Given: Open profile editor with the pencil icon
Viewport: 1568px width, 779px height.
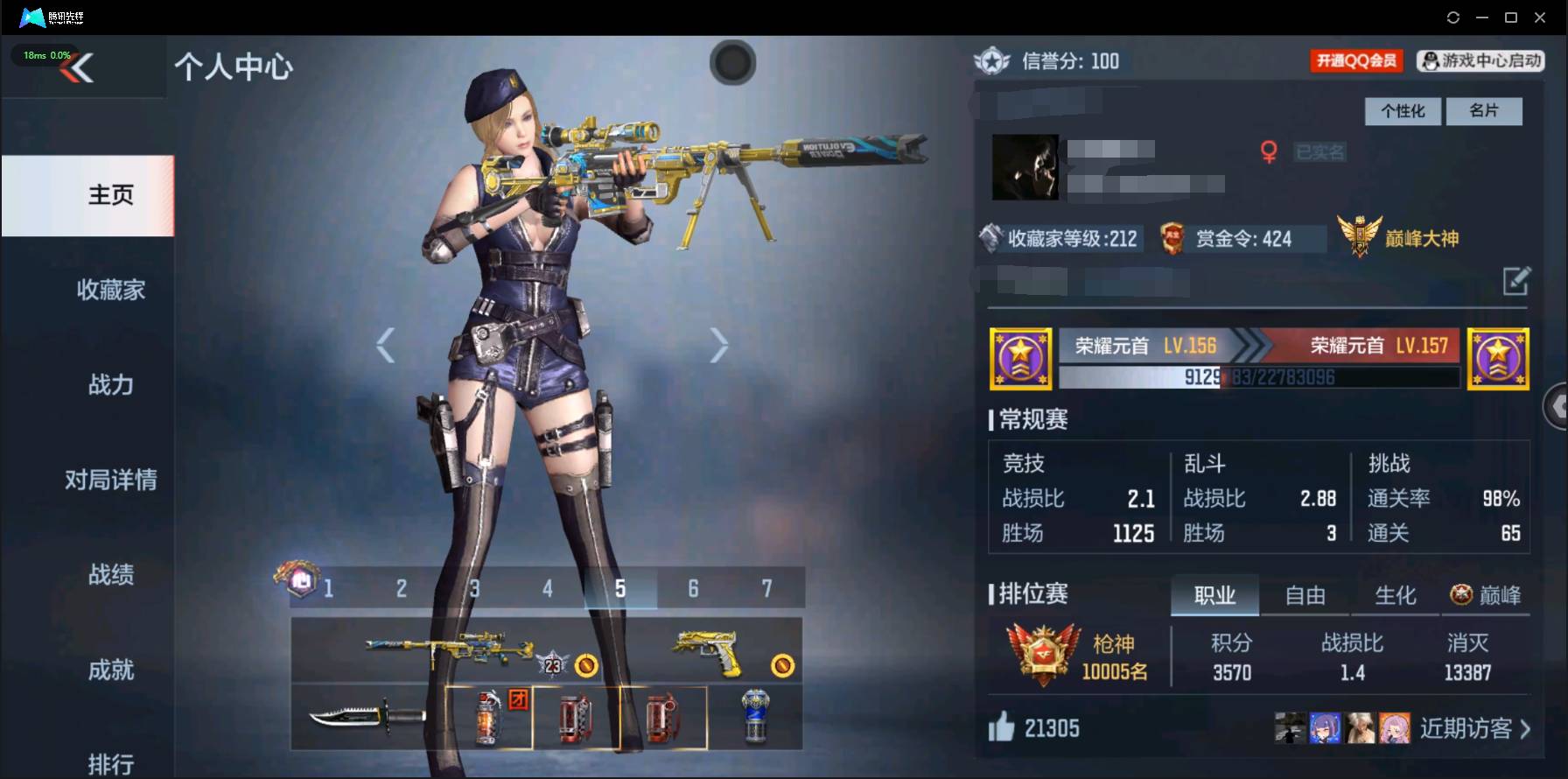Looking at the screenshot, I should point(1516,283).
